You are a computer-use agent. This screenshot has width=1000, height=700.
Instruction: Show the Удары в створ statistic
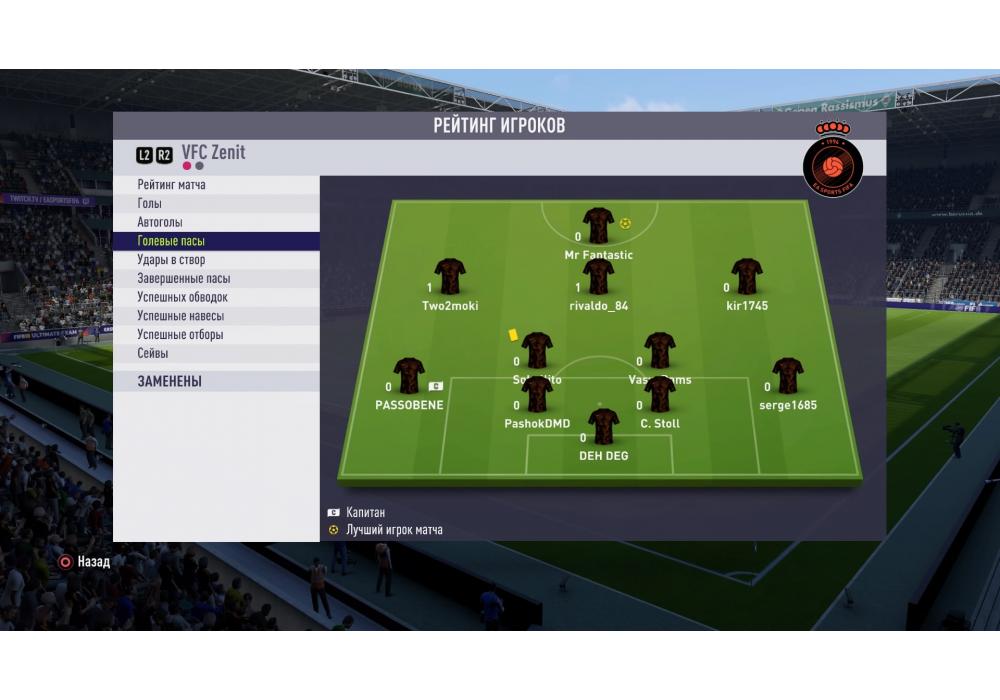(171, 260)
